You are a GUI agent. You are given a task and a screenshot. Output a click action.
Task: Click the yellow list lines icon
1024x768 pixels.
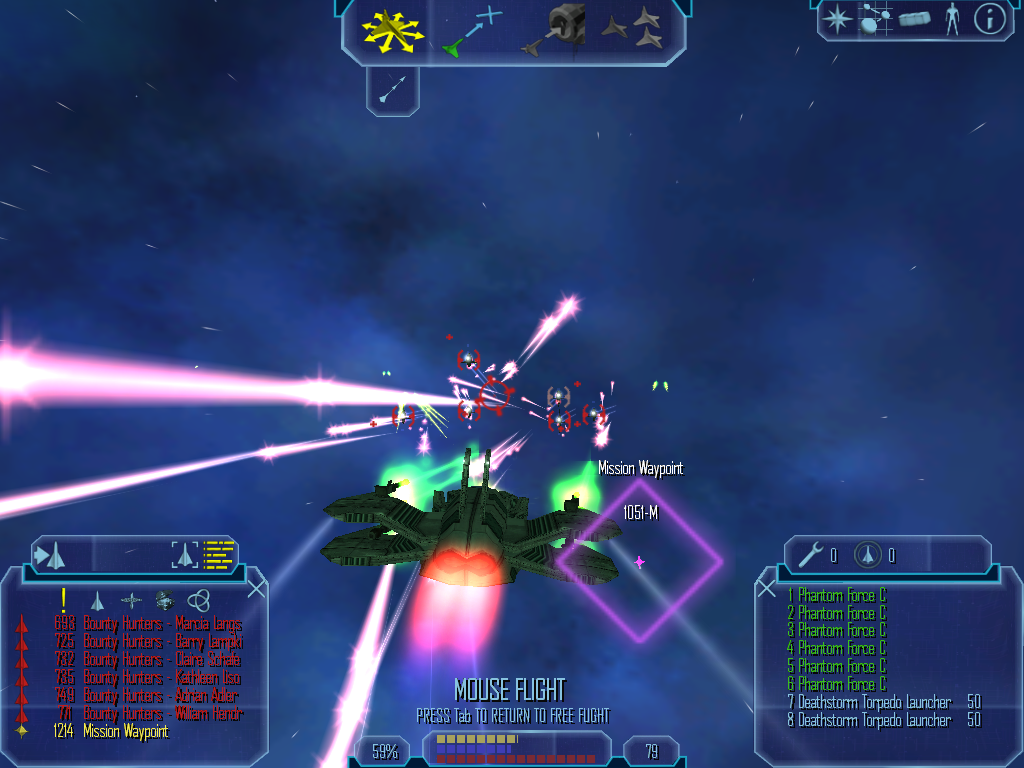click(x=218, y=554)
